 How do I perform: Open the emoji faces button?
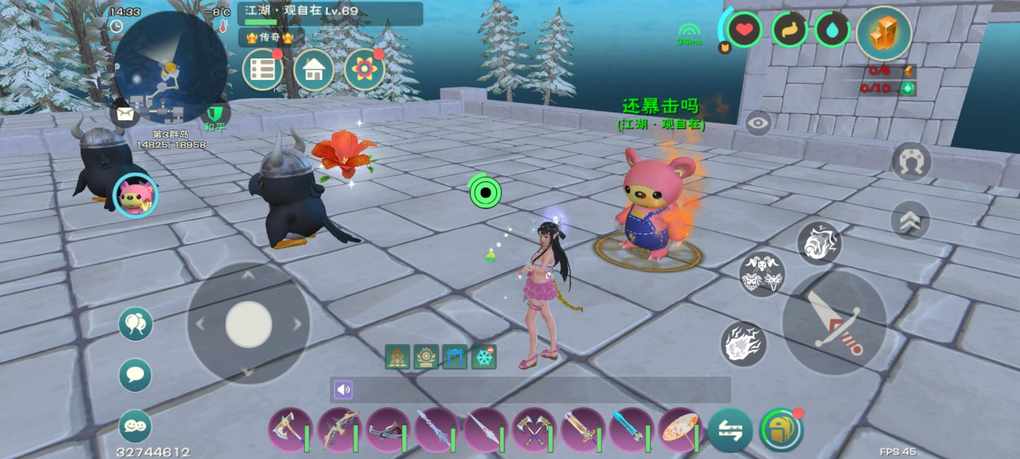pos(135,426)
